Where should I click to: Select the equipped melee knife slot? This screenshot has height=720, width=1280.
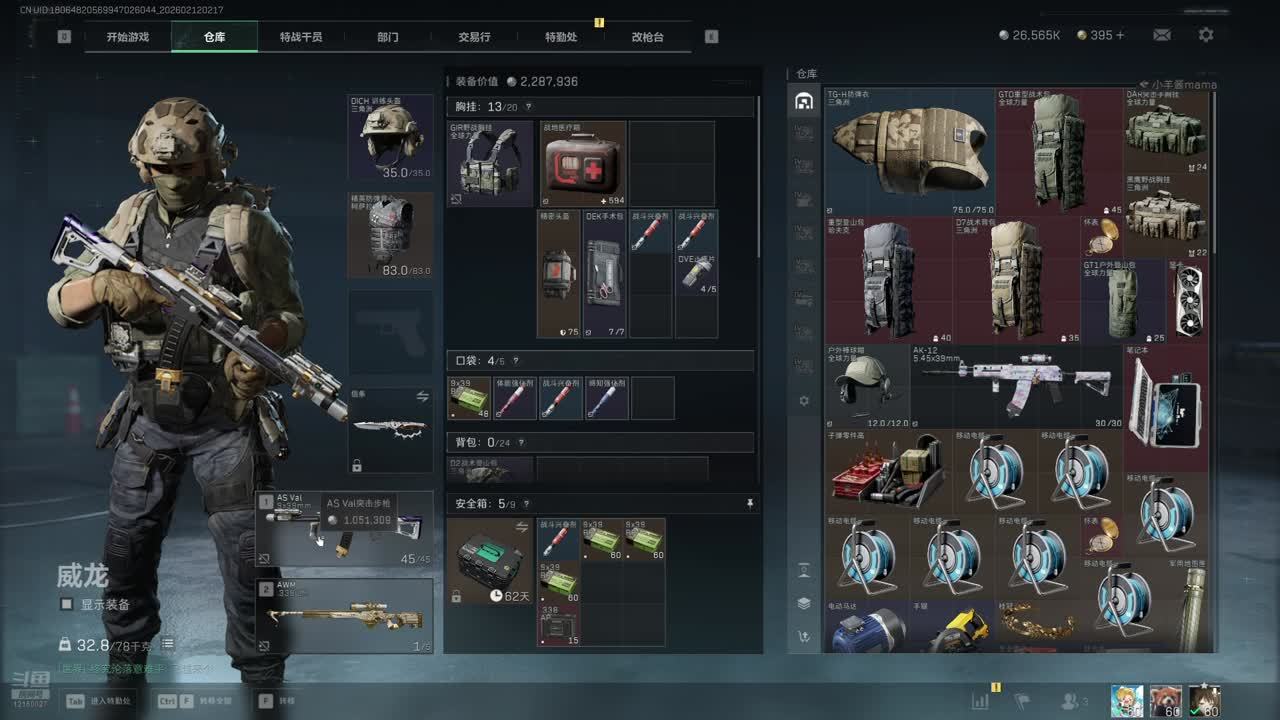(x=390, y=430)
